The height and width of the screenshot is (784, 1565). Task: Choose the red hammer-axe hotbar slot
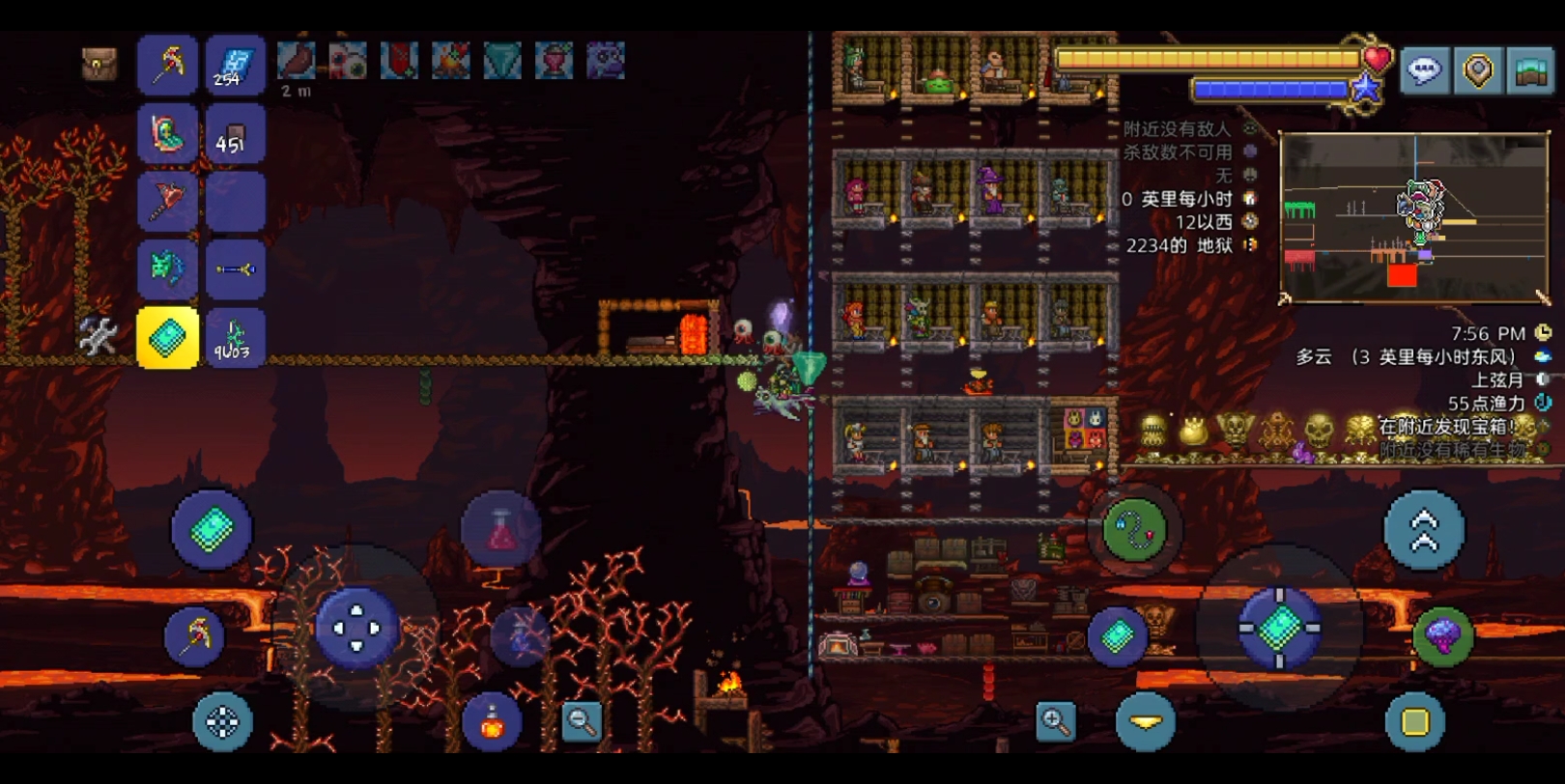point(168,201)
